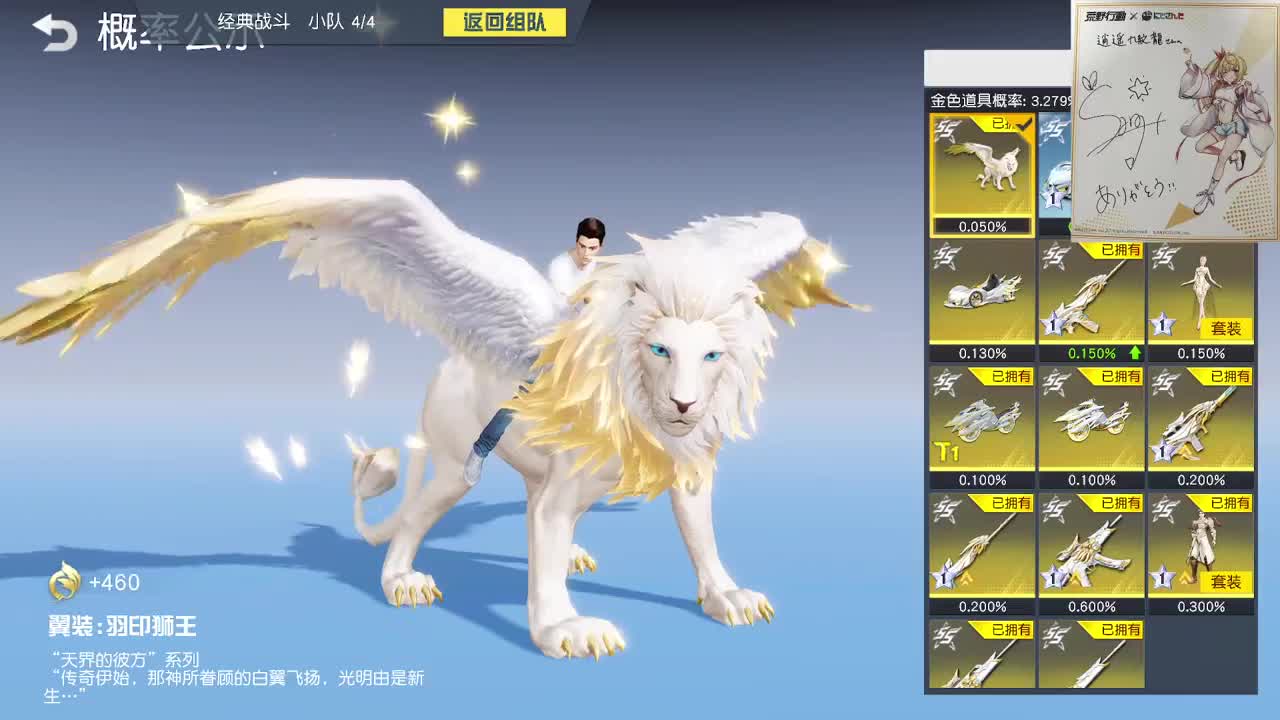The image size is (1280, 720).
Task: Click the green up arrow next to 0.150%
Action: (x=1133, y=353)
